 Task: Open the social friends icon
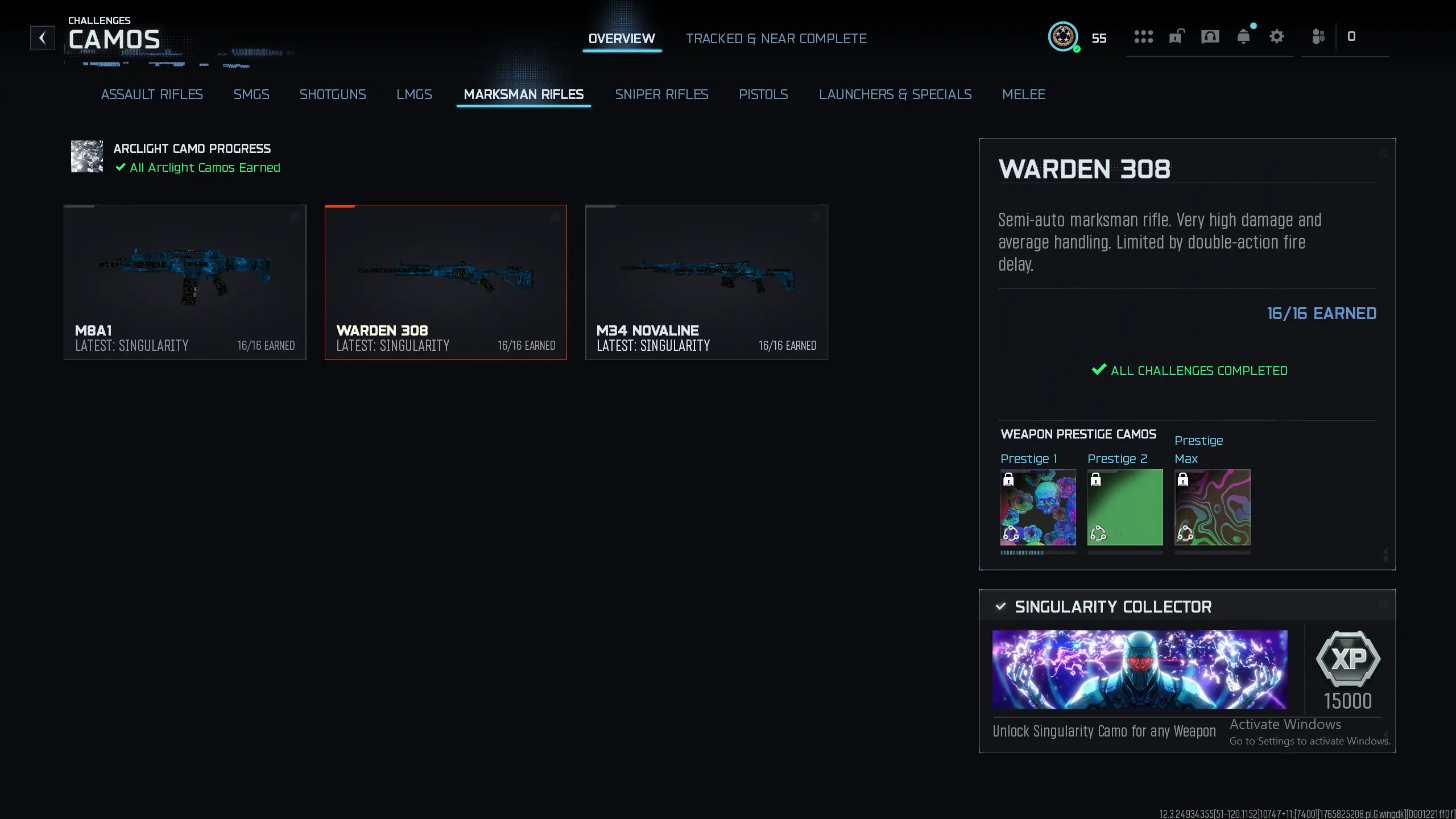click(1319, 36)
